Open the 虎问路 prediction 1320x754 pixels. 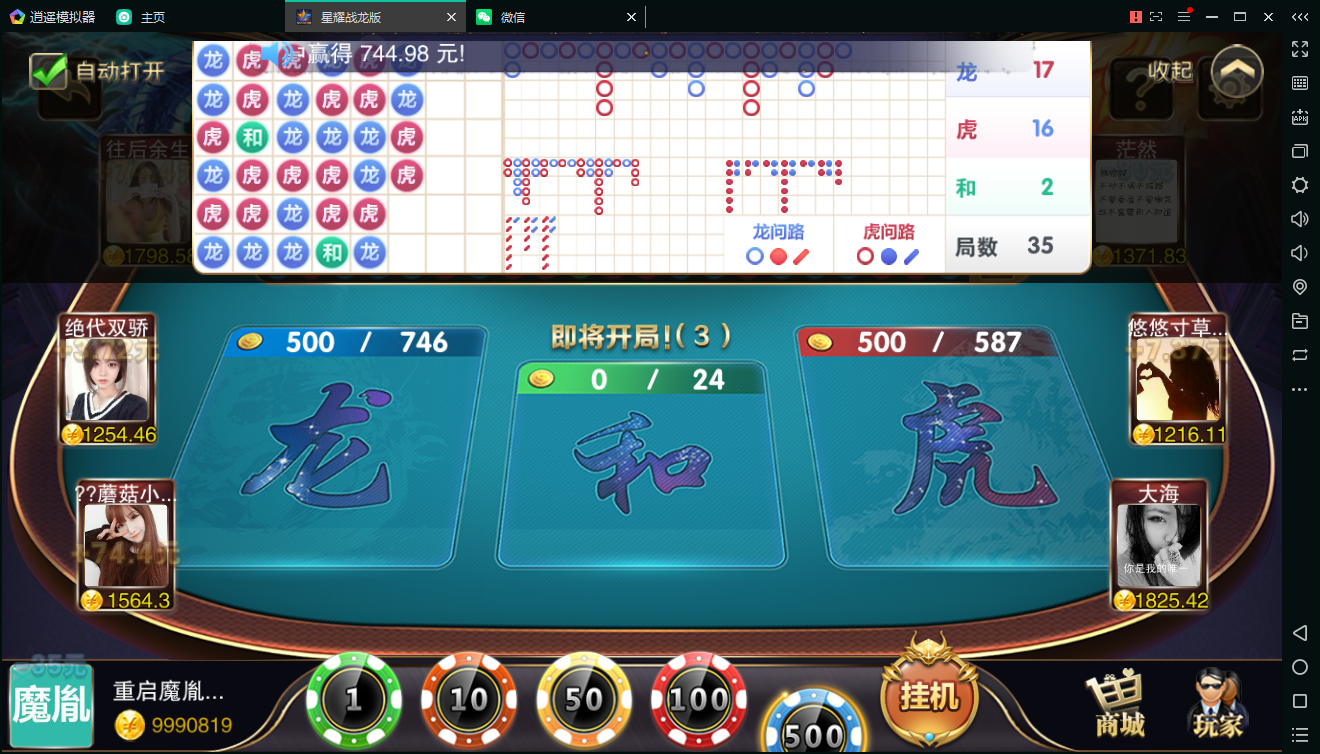coord(888,245)
